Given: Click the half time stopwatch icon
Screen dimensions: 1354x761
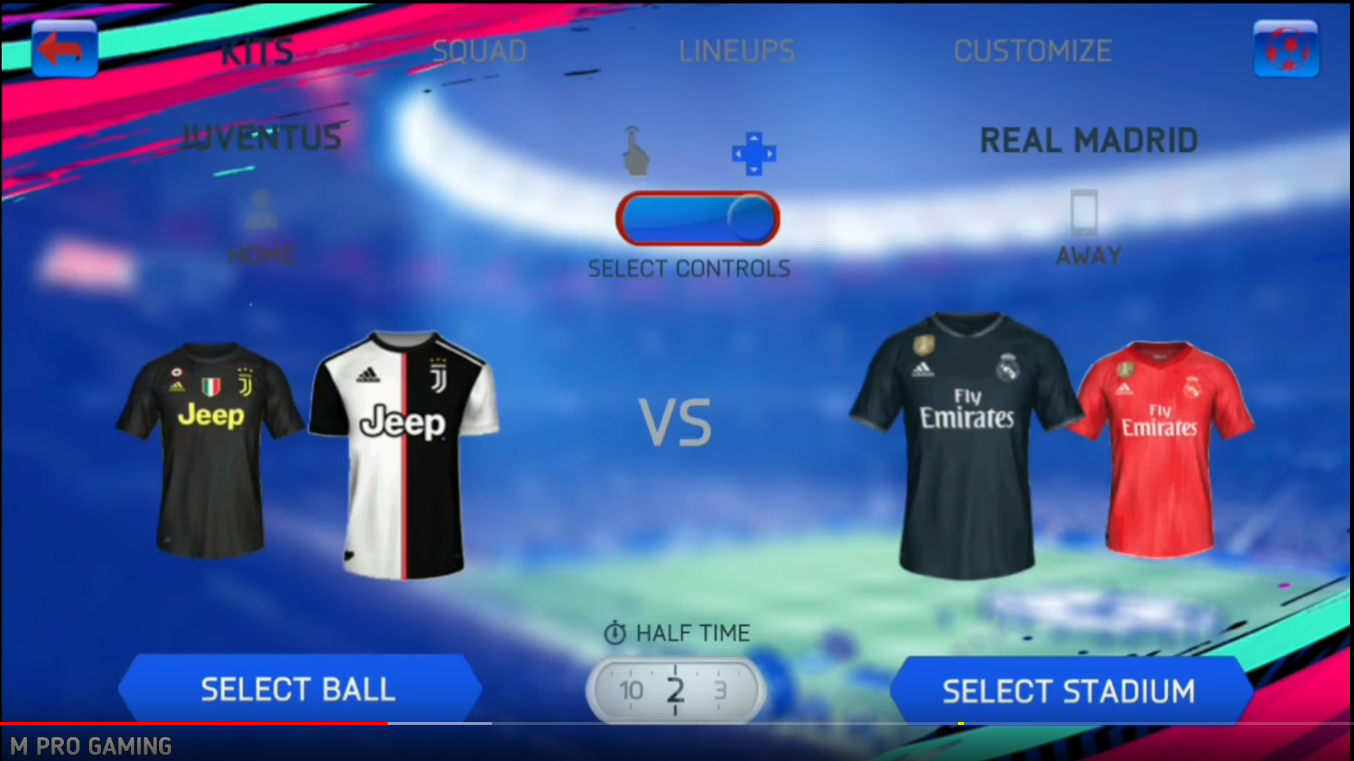Looking at the screenshot, I should coord(614,632).
